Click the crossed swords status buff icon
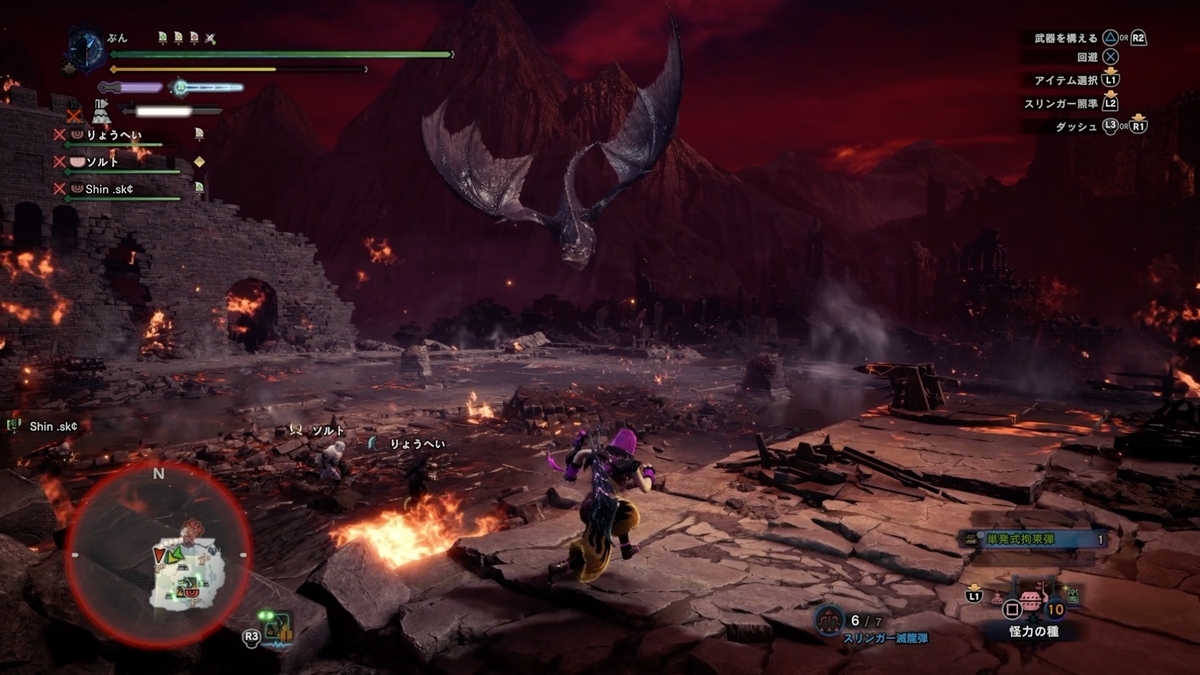This screenshot has height=675, width=1200. (211, 38)
